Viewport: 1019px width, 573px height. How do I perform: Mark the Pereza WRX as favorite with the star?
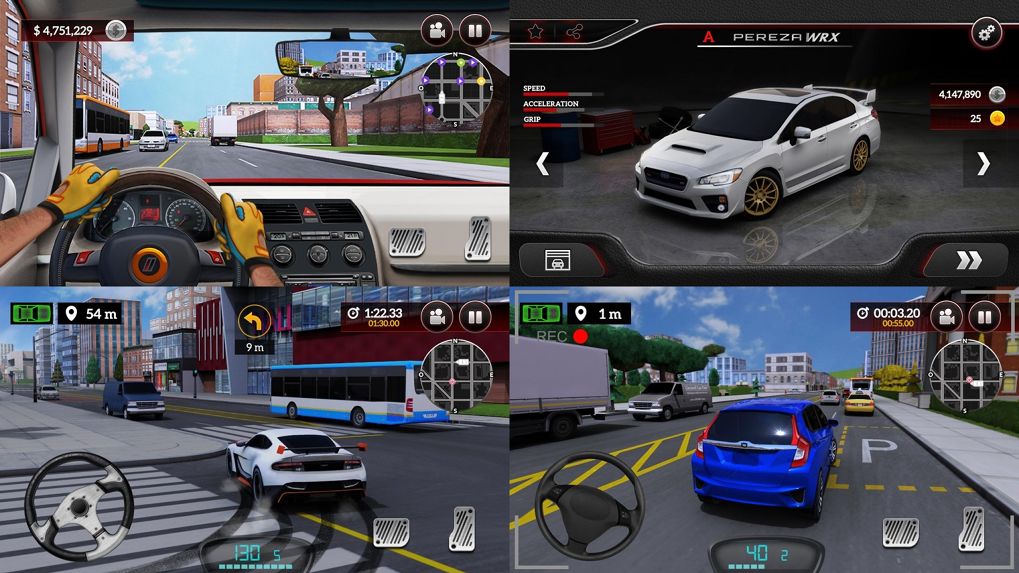(535, 32)
